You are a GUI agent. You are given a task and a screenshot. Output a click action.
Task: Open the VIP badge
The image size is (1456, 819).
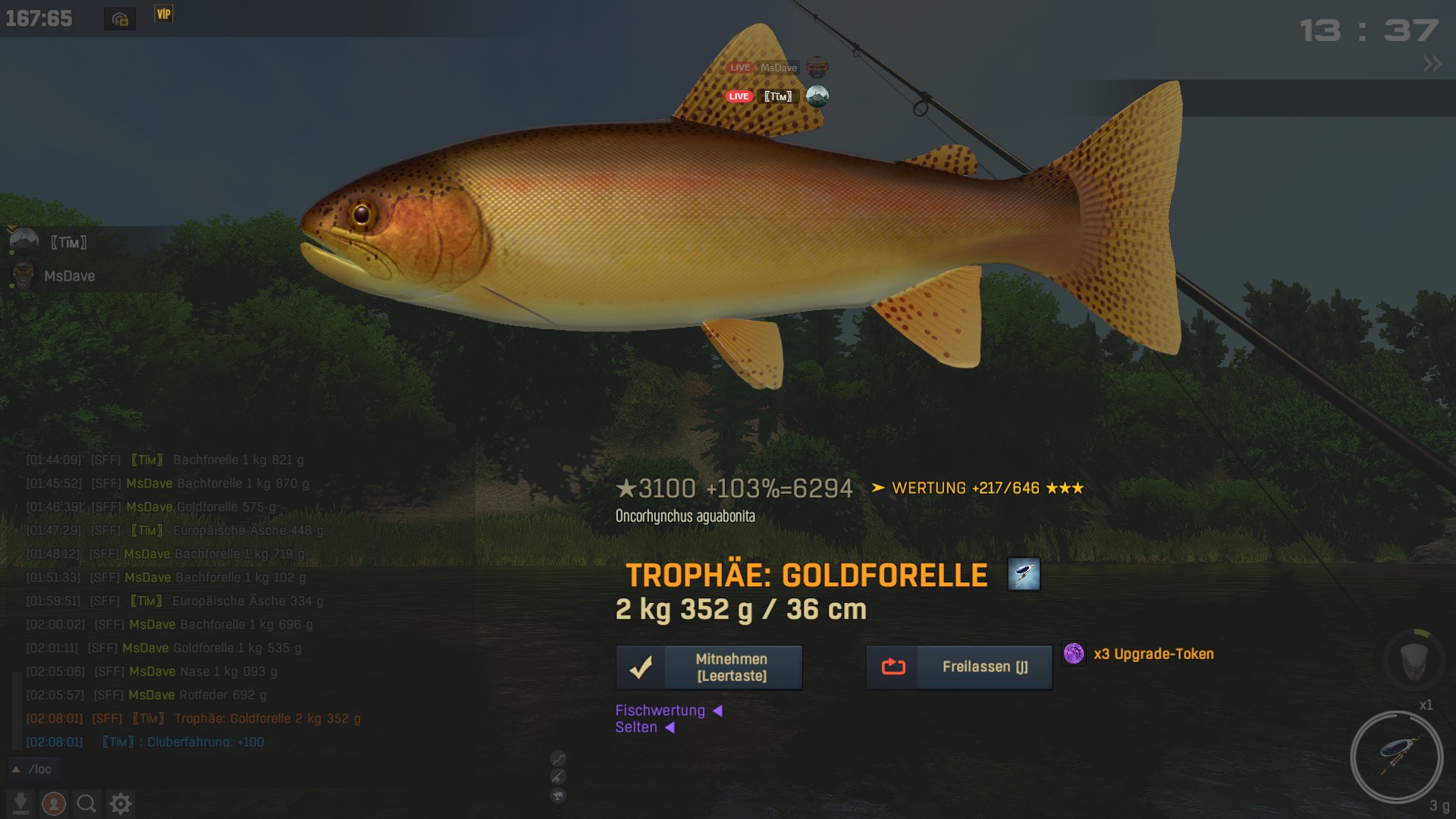pyautogui.click(x=164, y=14)
